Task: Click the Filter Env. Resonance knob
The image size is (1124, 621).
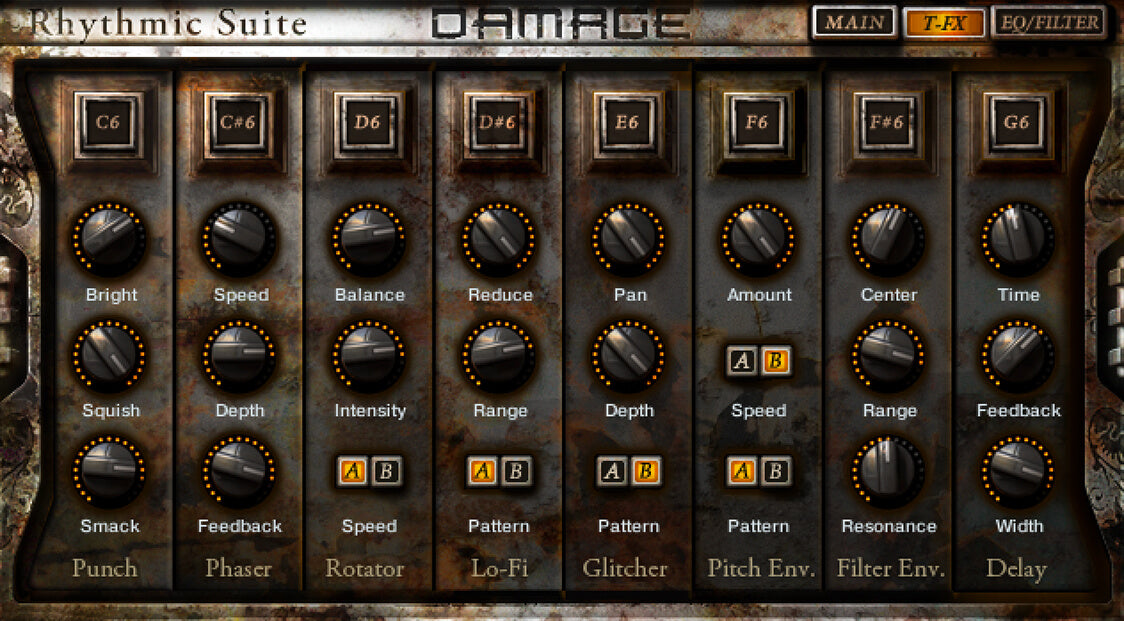Action: tap(888, 470)
